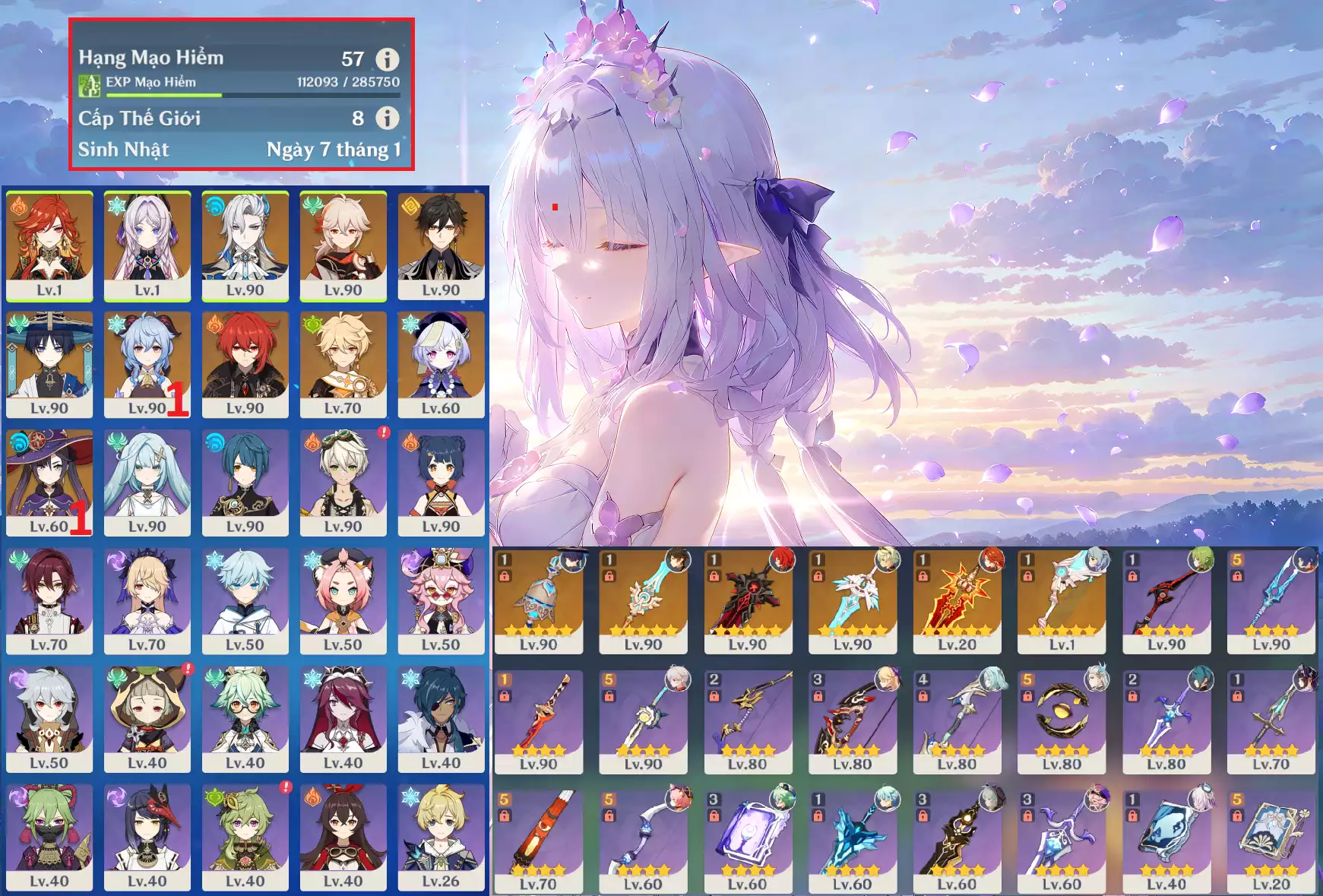Choose the Lv.20 flaming sun claymore
Screen dimensions: 1323x896
pyautogui.click(x=957, y=600)
